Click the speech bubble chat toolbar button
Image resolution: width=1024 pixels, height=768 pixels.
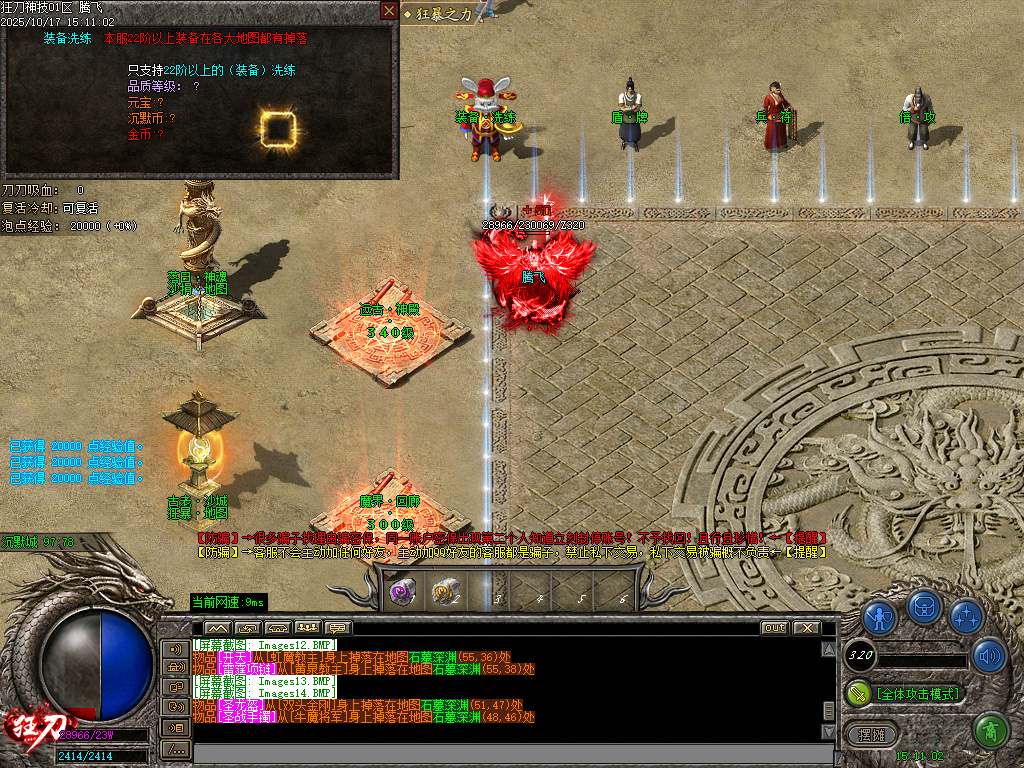[x=338, y=628]
